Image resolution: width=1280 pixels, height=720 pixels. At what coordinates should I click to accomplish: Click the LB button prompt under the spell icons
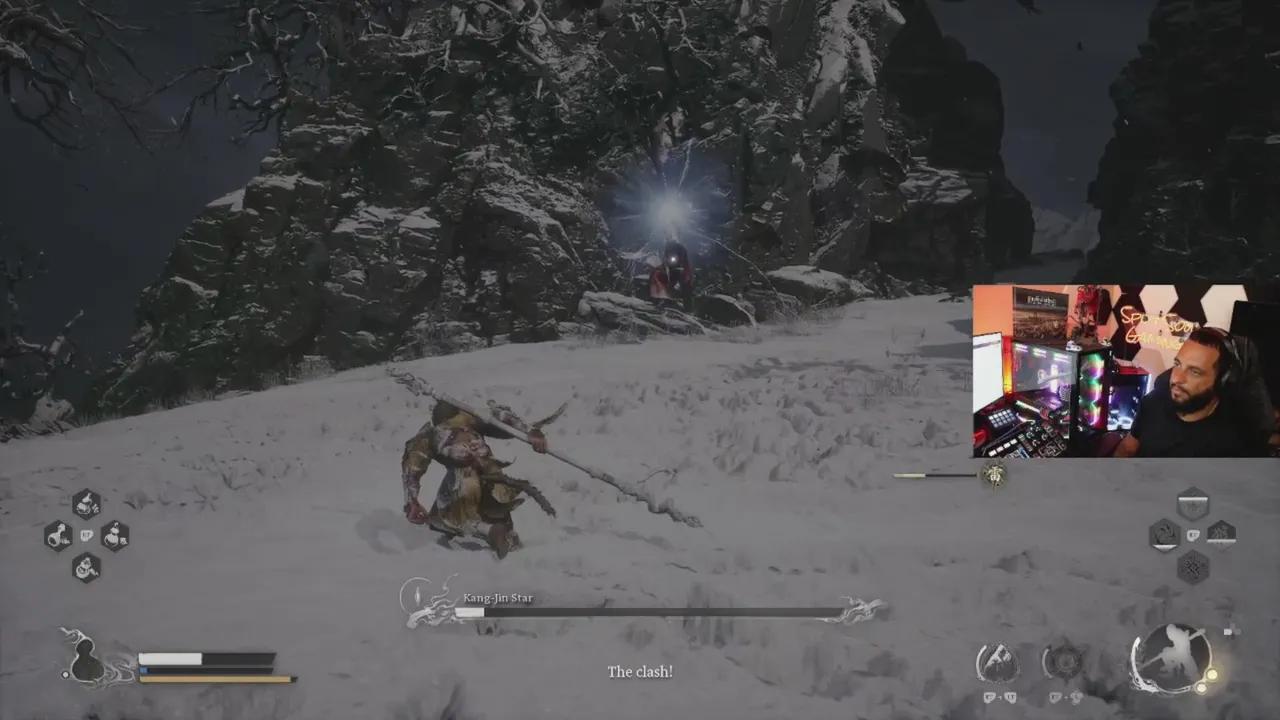(988, 697)
